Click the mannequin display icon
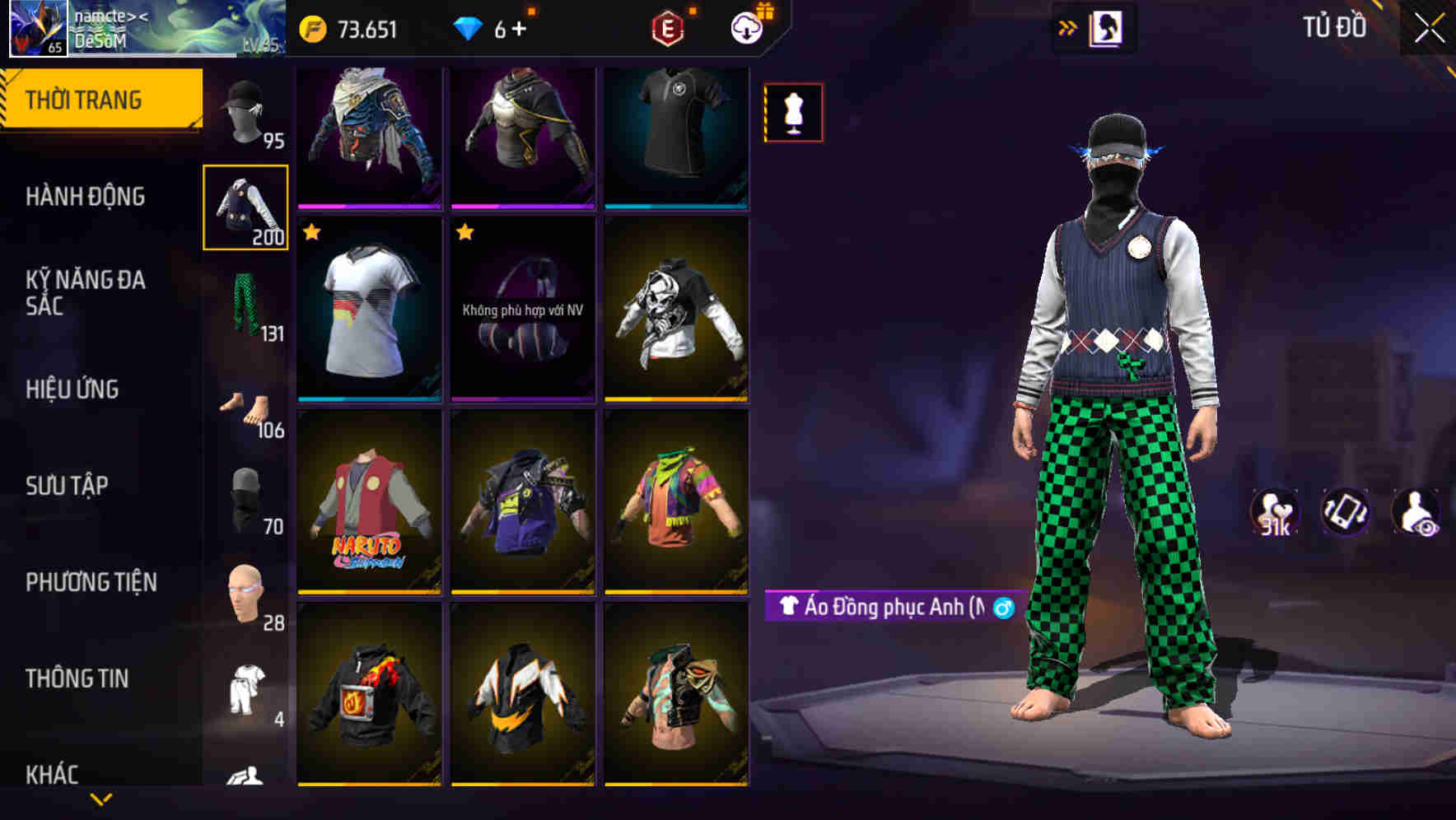The image size is (1456, 820). tap(793, 112)
